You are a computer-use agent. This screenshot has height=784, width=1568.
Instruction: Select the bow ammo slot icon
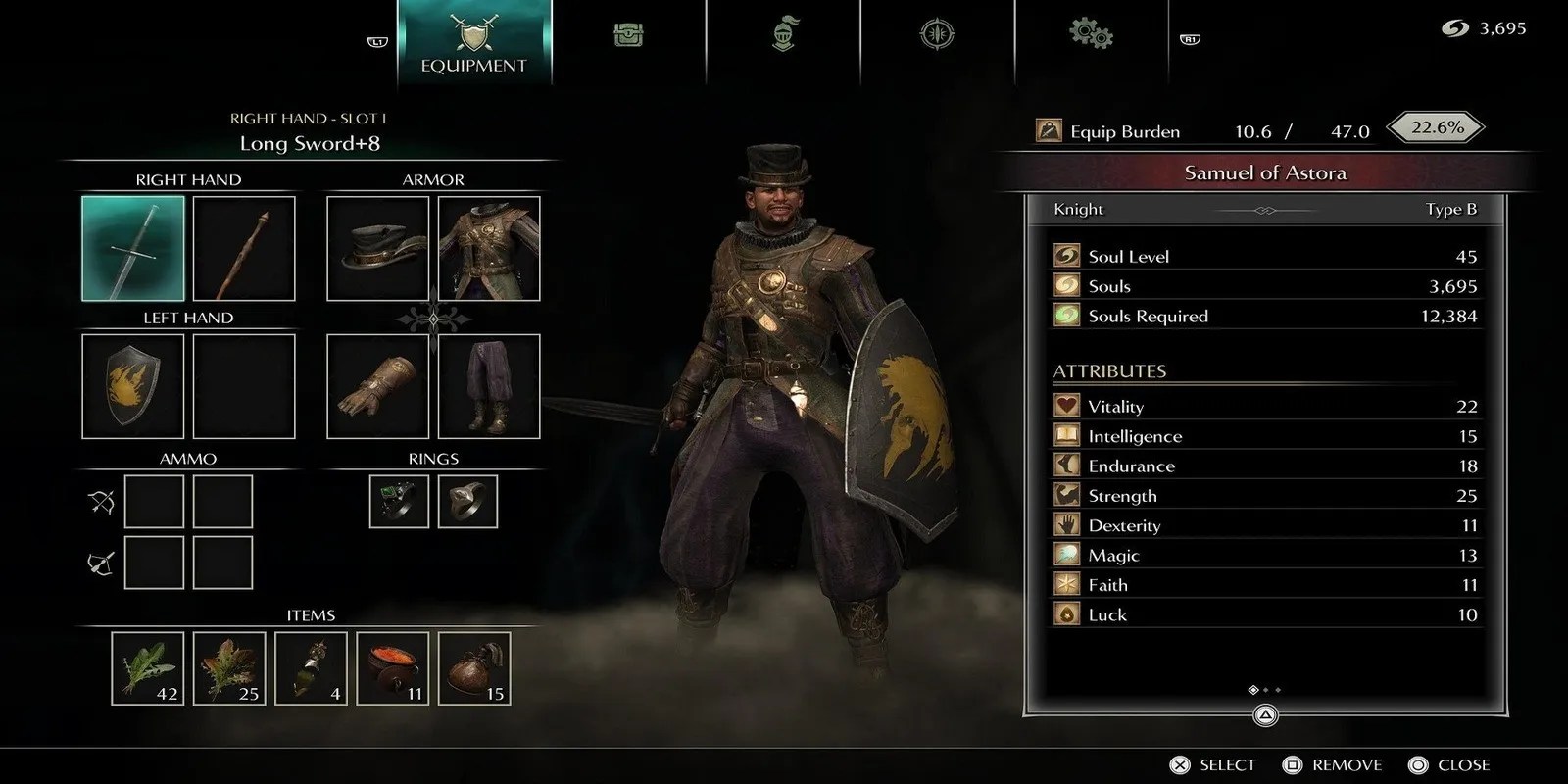point(103,500)
